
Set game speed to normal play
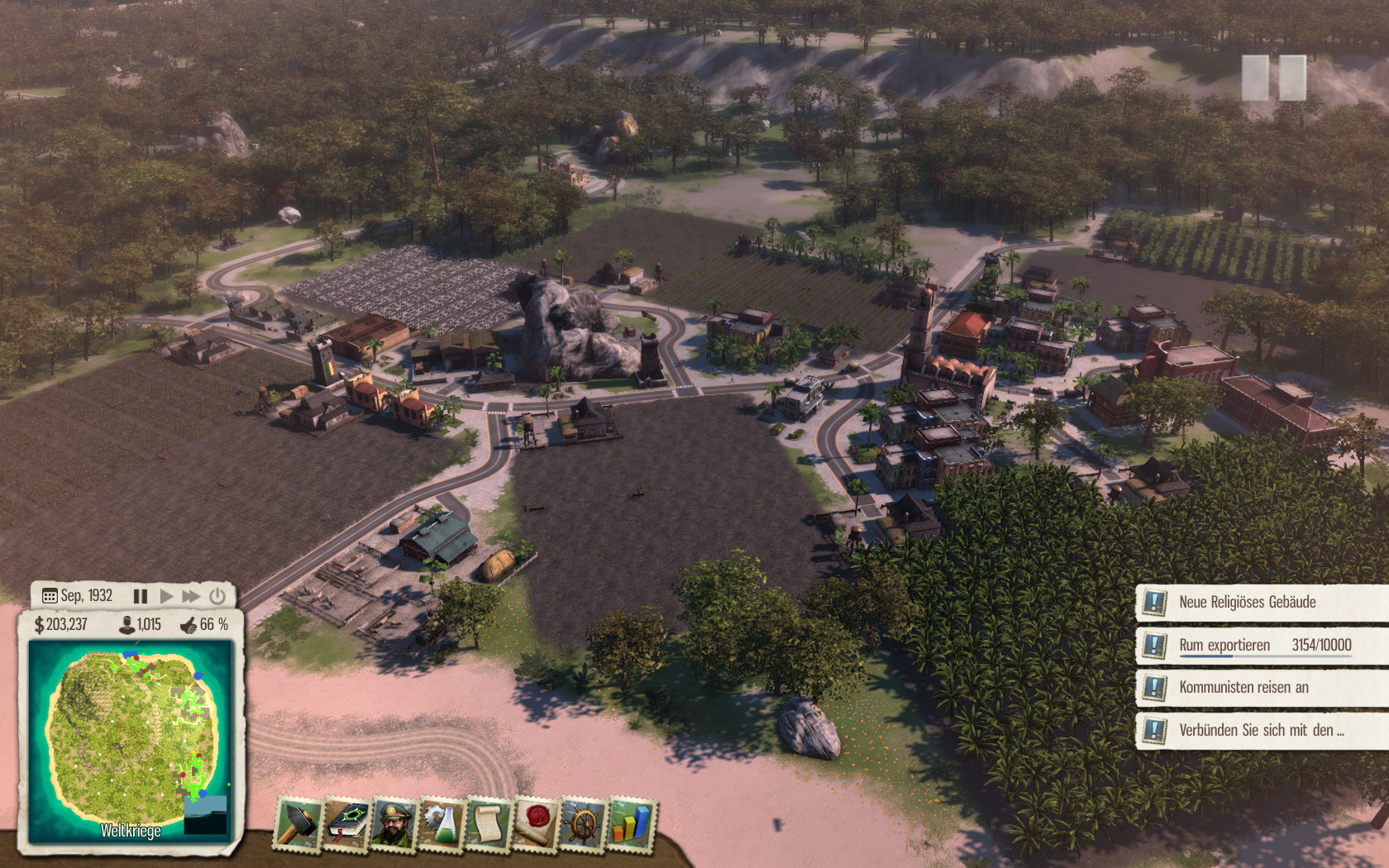tap(166, 596)
